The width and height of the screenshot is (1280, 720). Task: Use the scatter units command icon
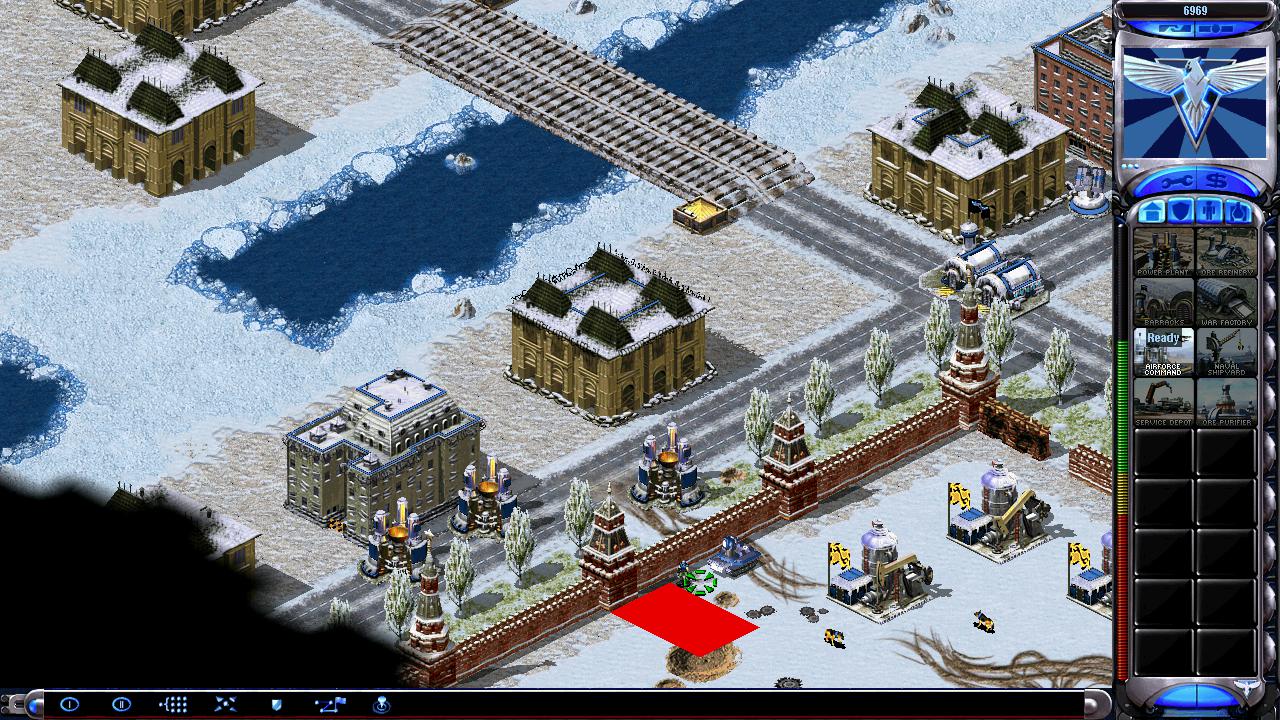(225, 704)
